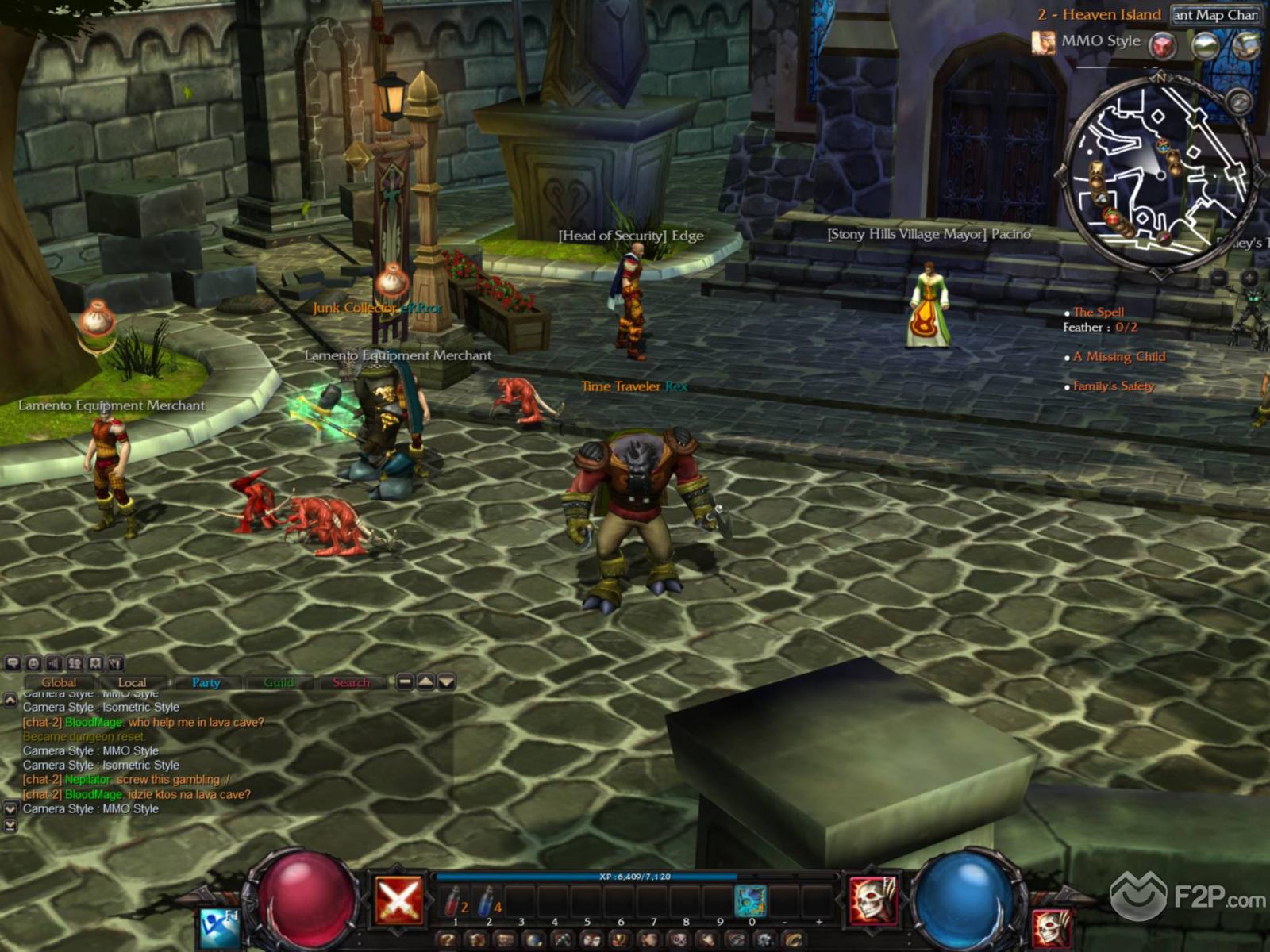Switch to the Global chat tab

click(x=60, y=682)
